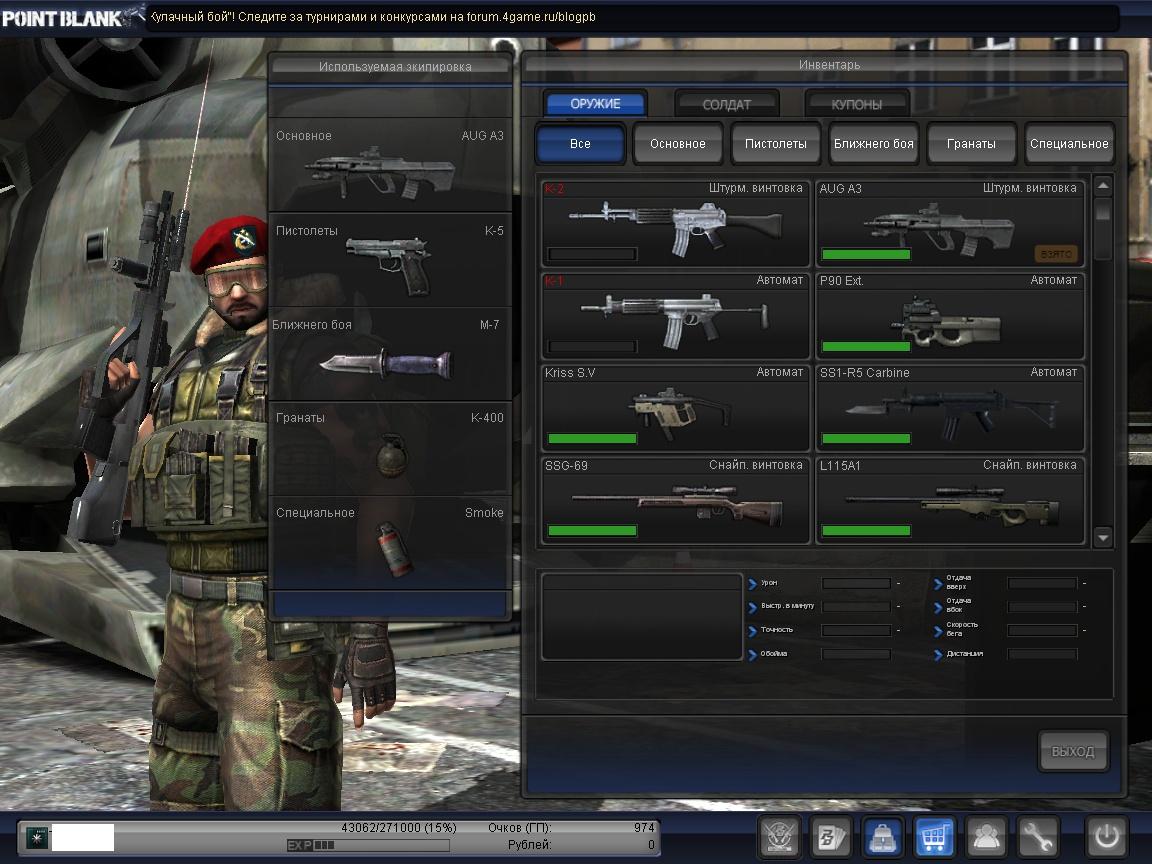
Task: Switch to the Солдат inventory tab
Action: point(727,104)
